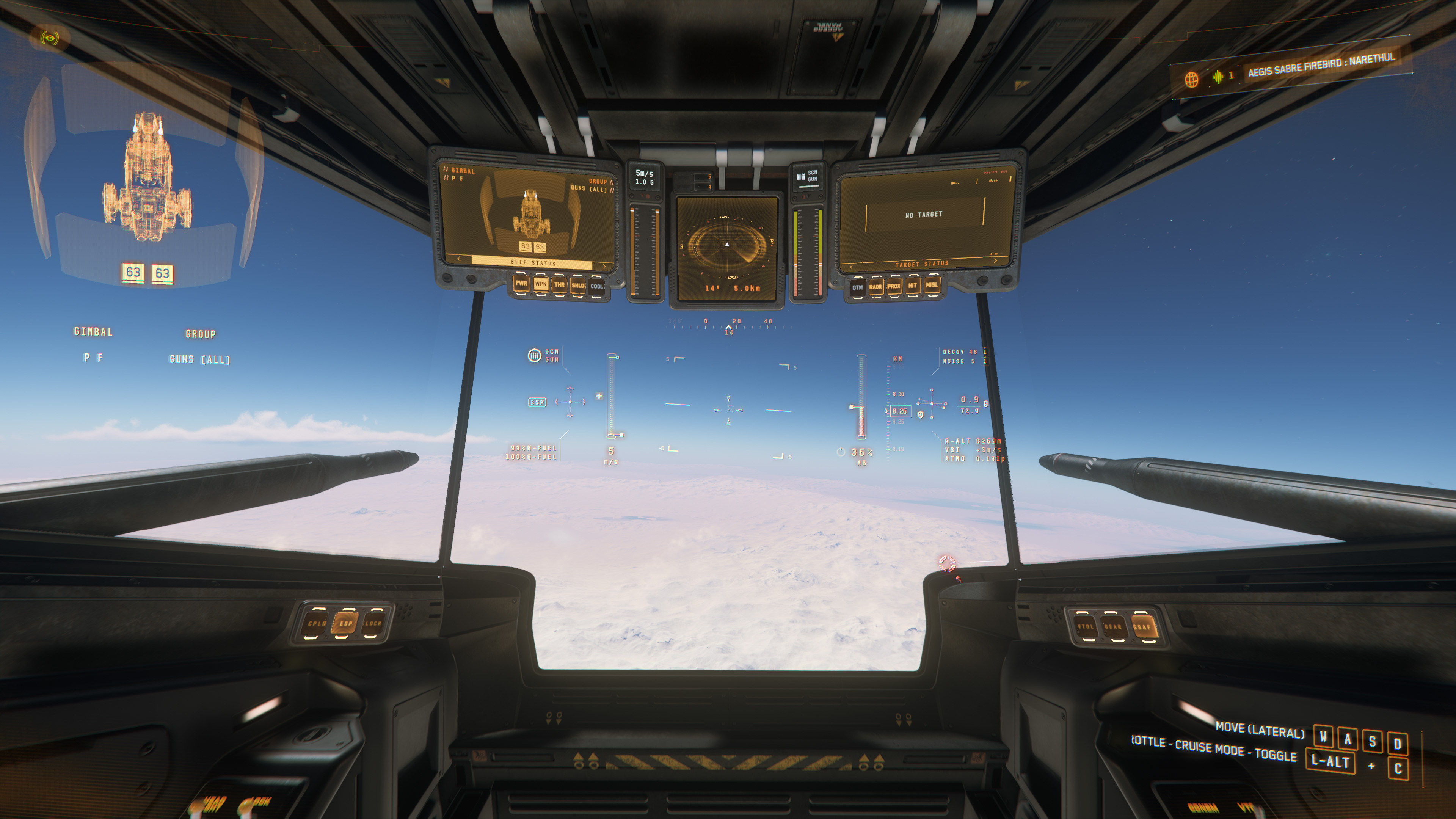Toggle the SHLD shields button

coord(577,286)
